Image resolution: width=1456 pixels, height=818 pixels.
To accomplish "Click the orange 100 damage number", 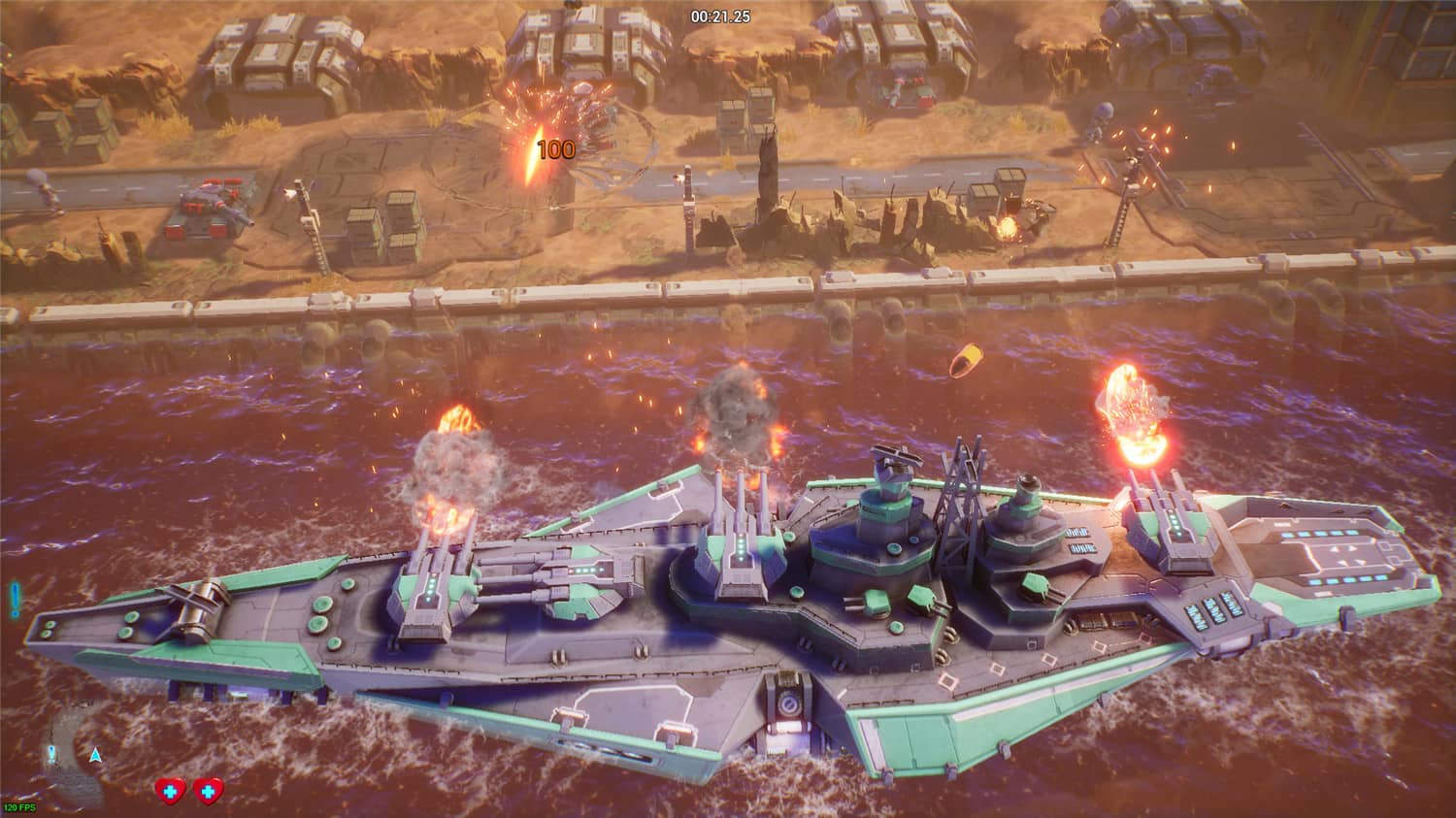I will (556, 149).
